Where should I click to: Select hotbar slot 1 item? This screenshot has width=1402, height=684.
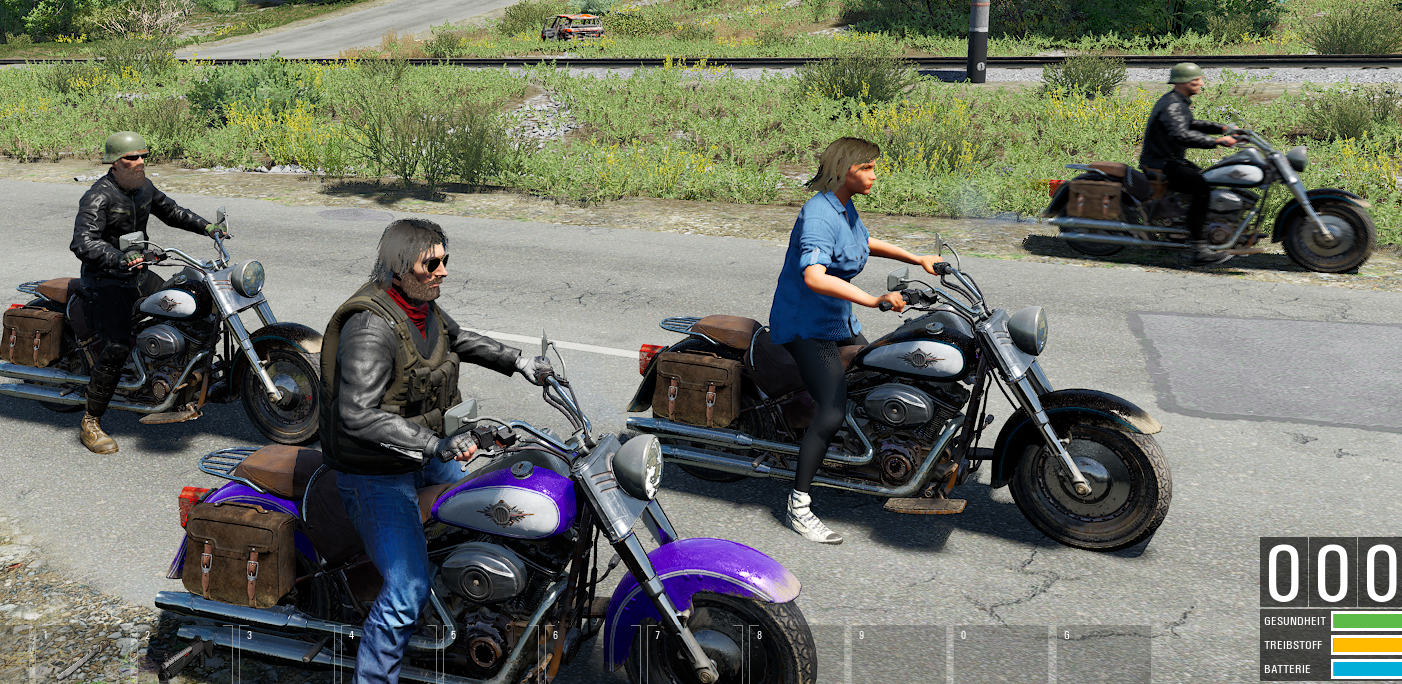click(82, 655)
